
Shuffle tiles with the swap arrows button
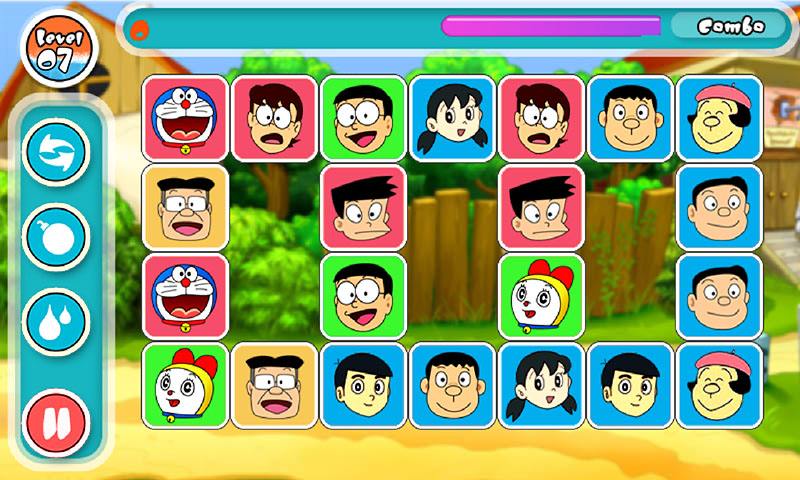[56, 154]
